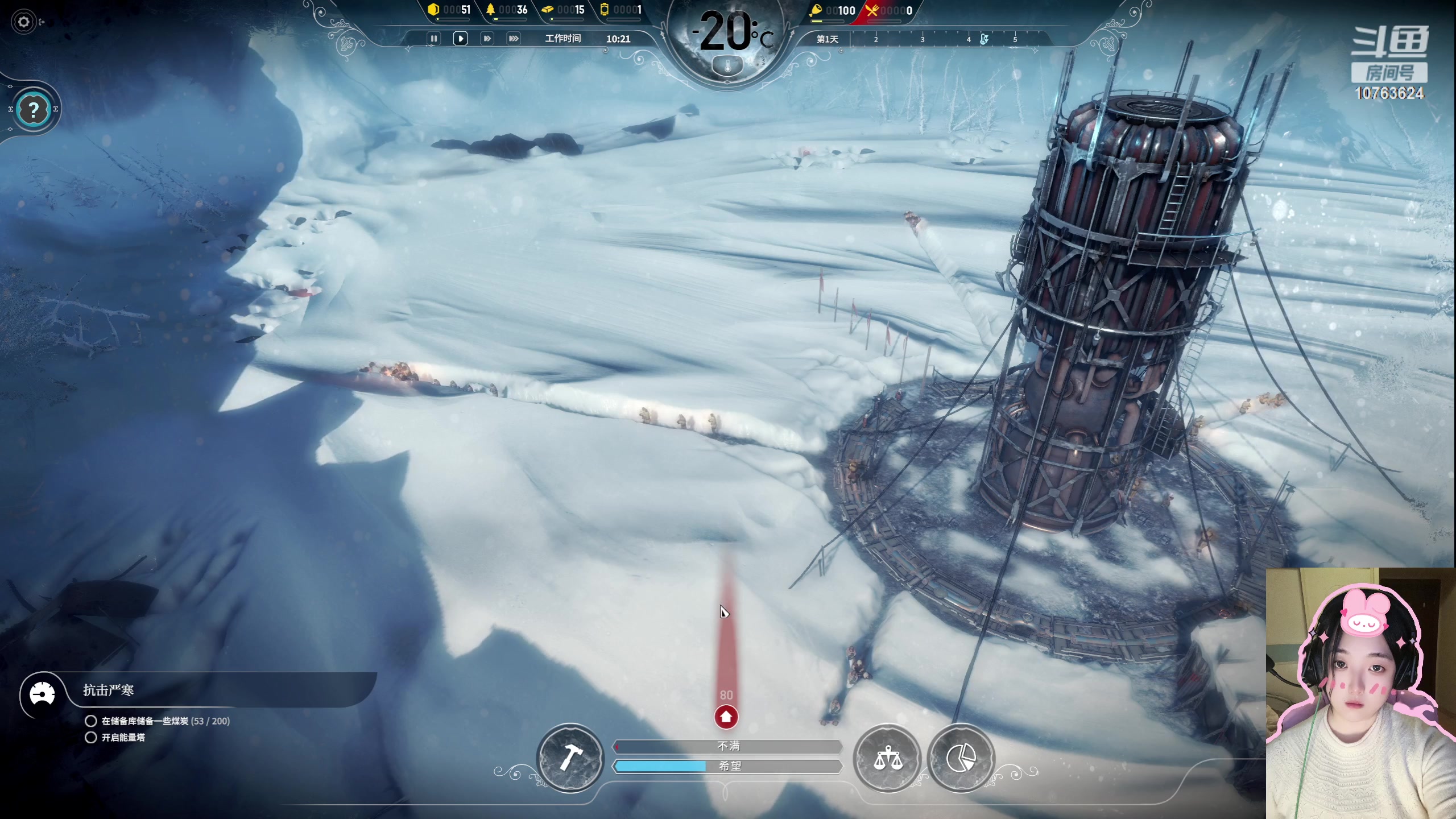The width and height of the screenshot is (1456, 819).
Task: Click the 希望 hope bar
Action: (x=727, y=766)
